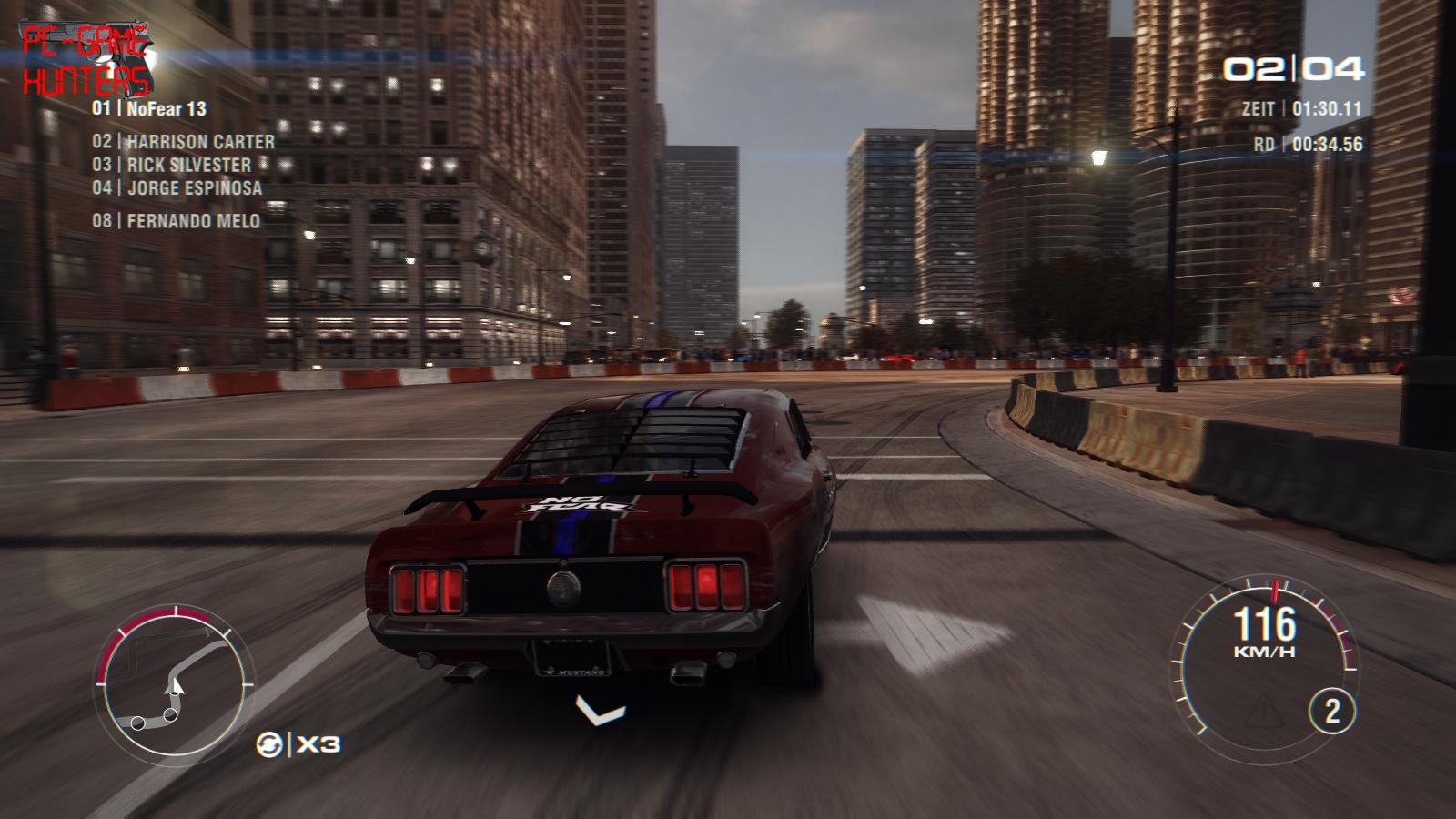The width and height of the screenshot is (1456, 819).
Task: Click the flashback rewind icon
Action: 269,744
